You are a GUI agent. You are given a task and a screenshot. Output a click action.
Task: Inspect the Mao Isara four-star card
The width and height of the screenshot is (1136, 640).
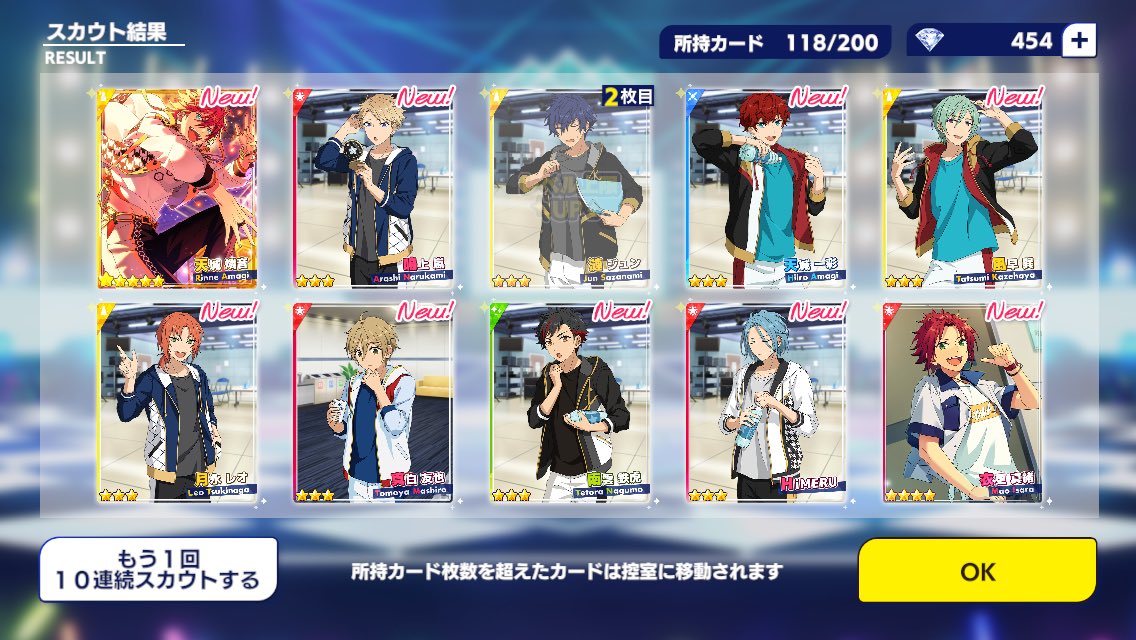pyautogui.click(x=962, y=401)
